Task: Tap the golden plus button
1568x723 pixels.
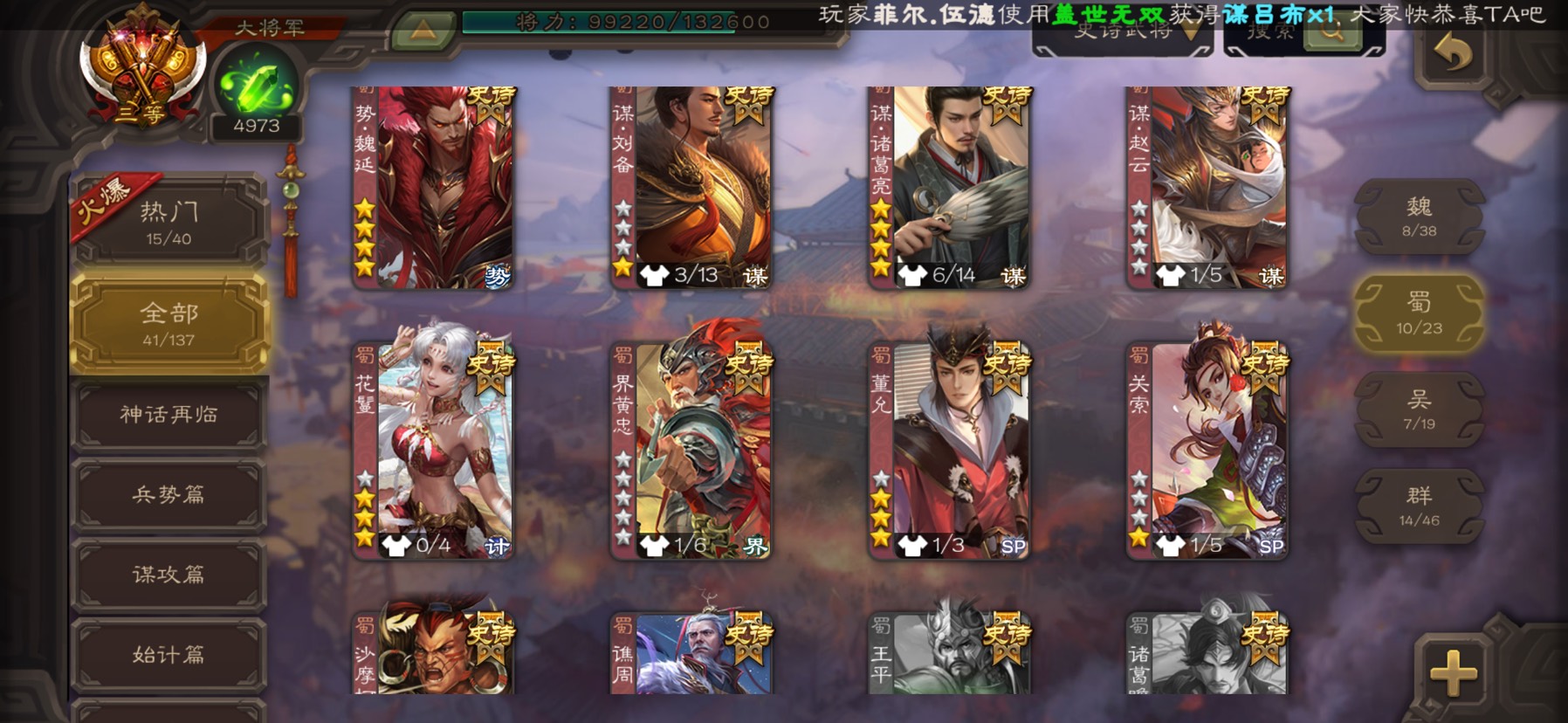Action: 1453,673
